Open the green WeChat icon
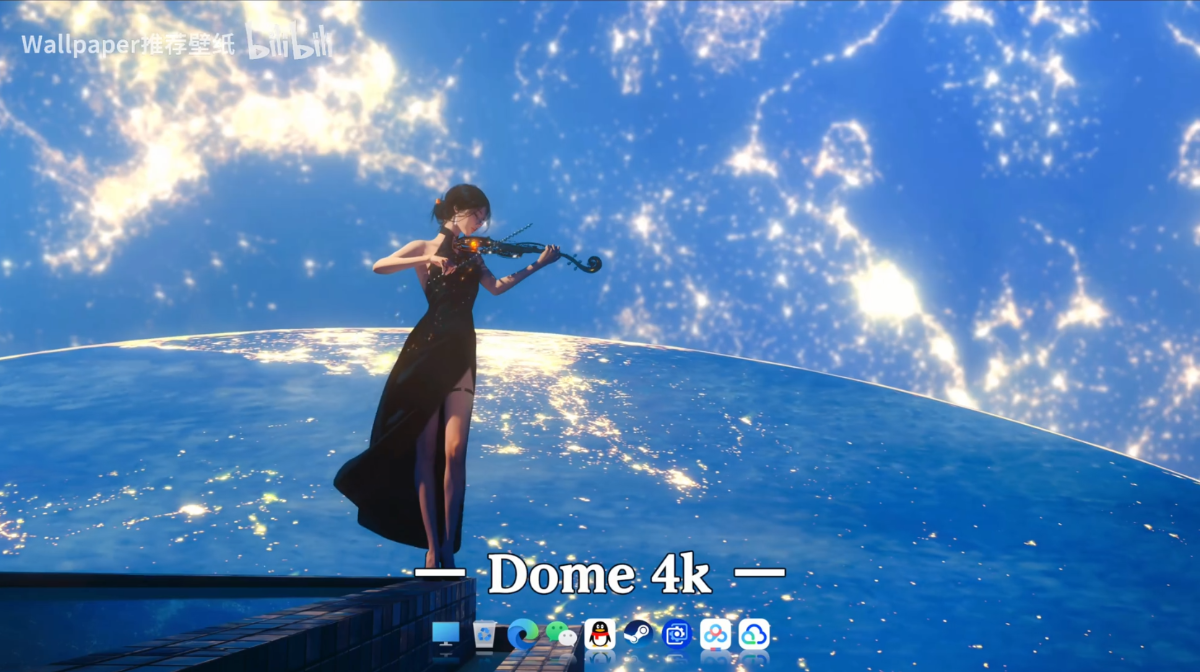1200x672 pixels. click(x=561, y=634)
